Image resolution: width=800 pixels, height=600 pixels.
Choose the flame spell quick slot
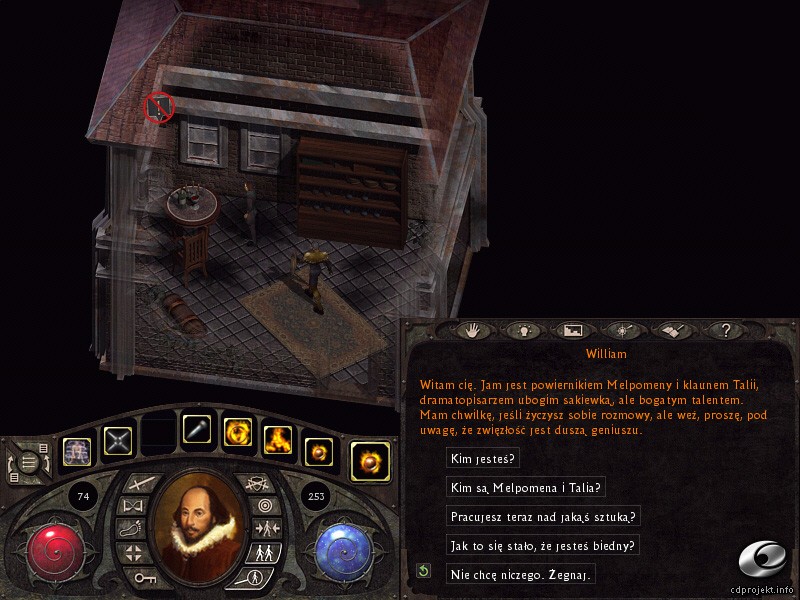tap(277, 438)
